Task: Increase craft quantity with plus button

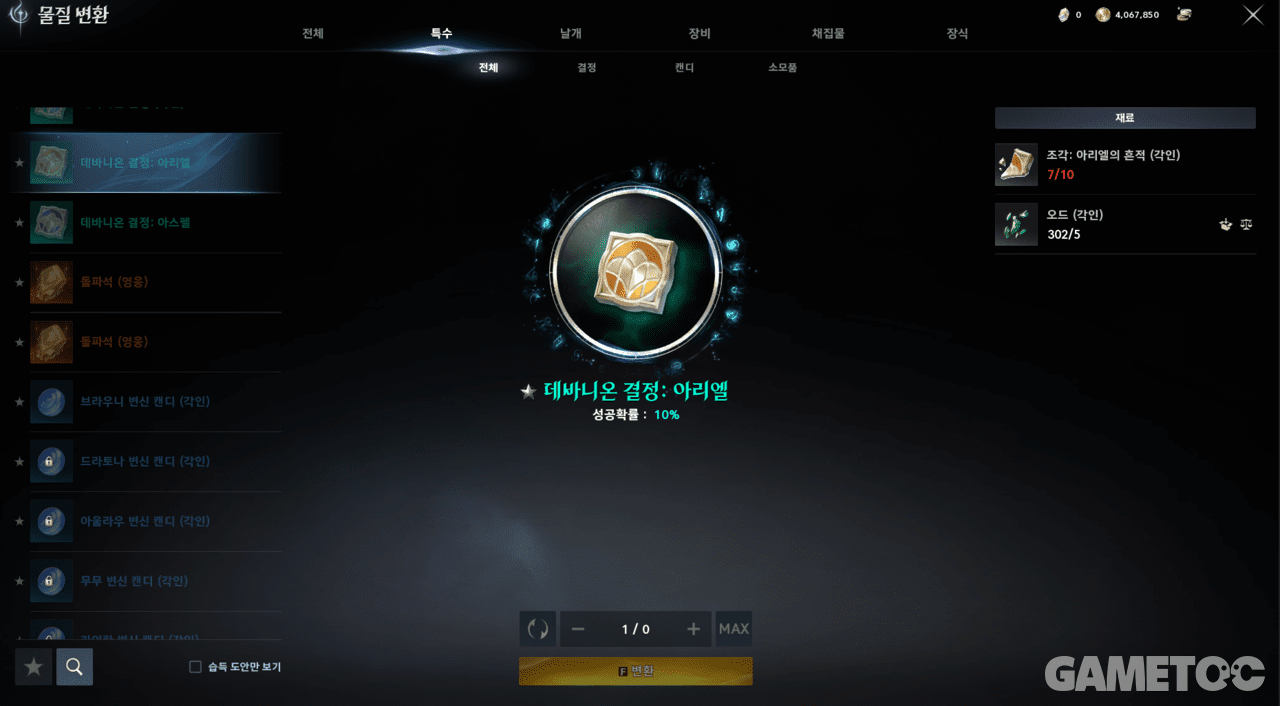Action: (x=693, y=629)
